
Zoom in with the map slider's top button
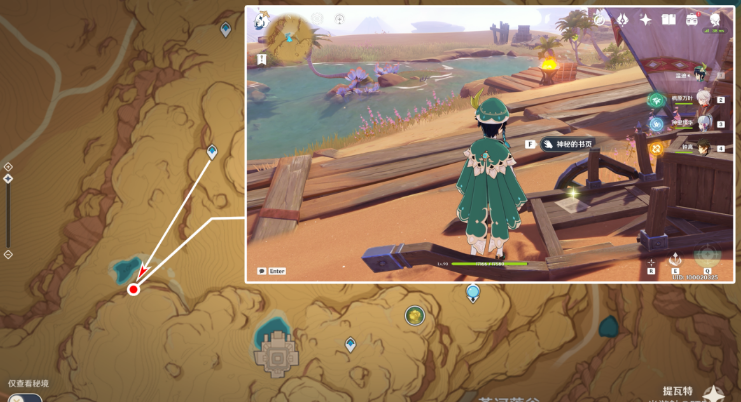coord(8,166)
